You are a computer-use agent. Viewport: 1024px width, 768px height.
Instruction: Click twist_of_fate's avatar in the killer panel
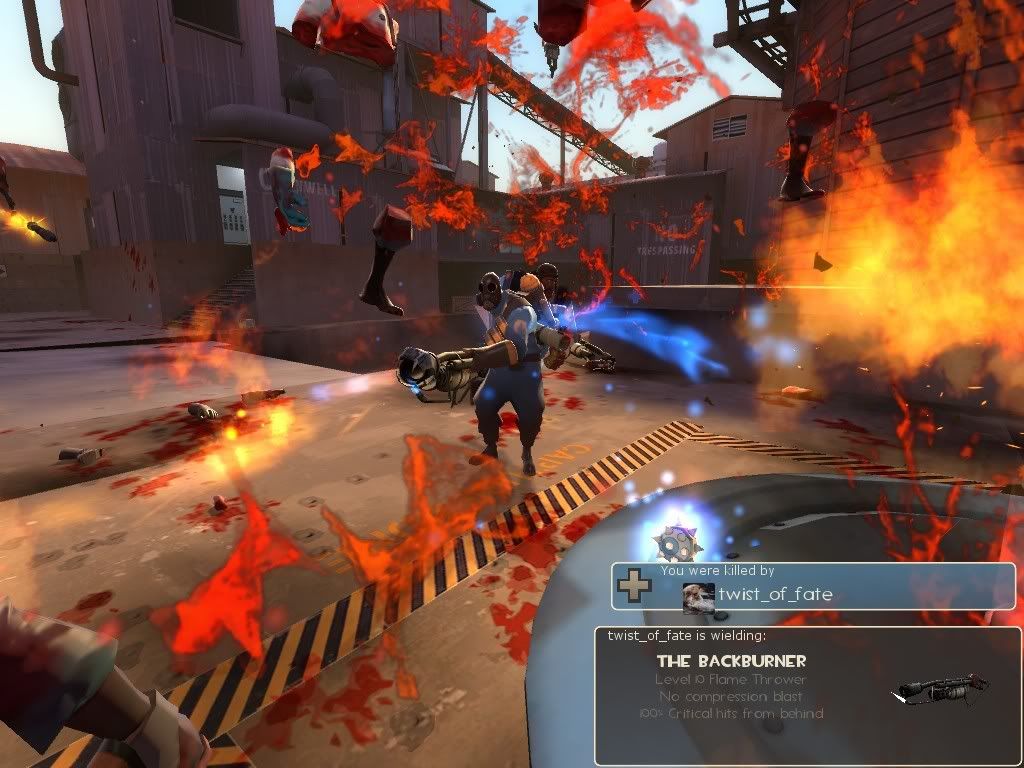coord(698,596)
